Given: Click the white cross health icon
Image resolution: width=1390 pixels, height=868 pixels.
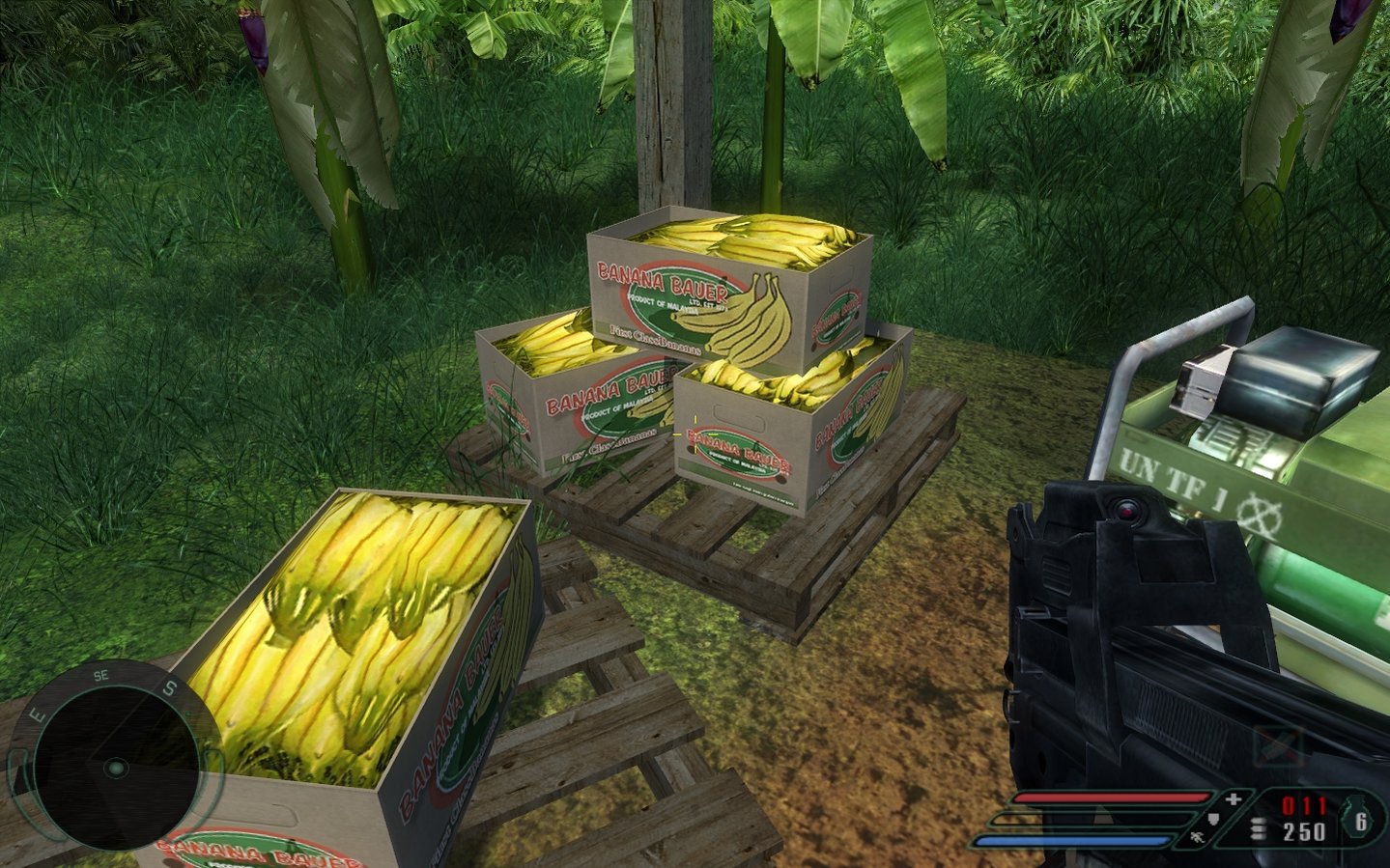Looking at the screenshot, I should 1234,798.
